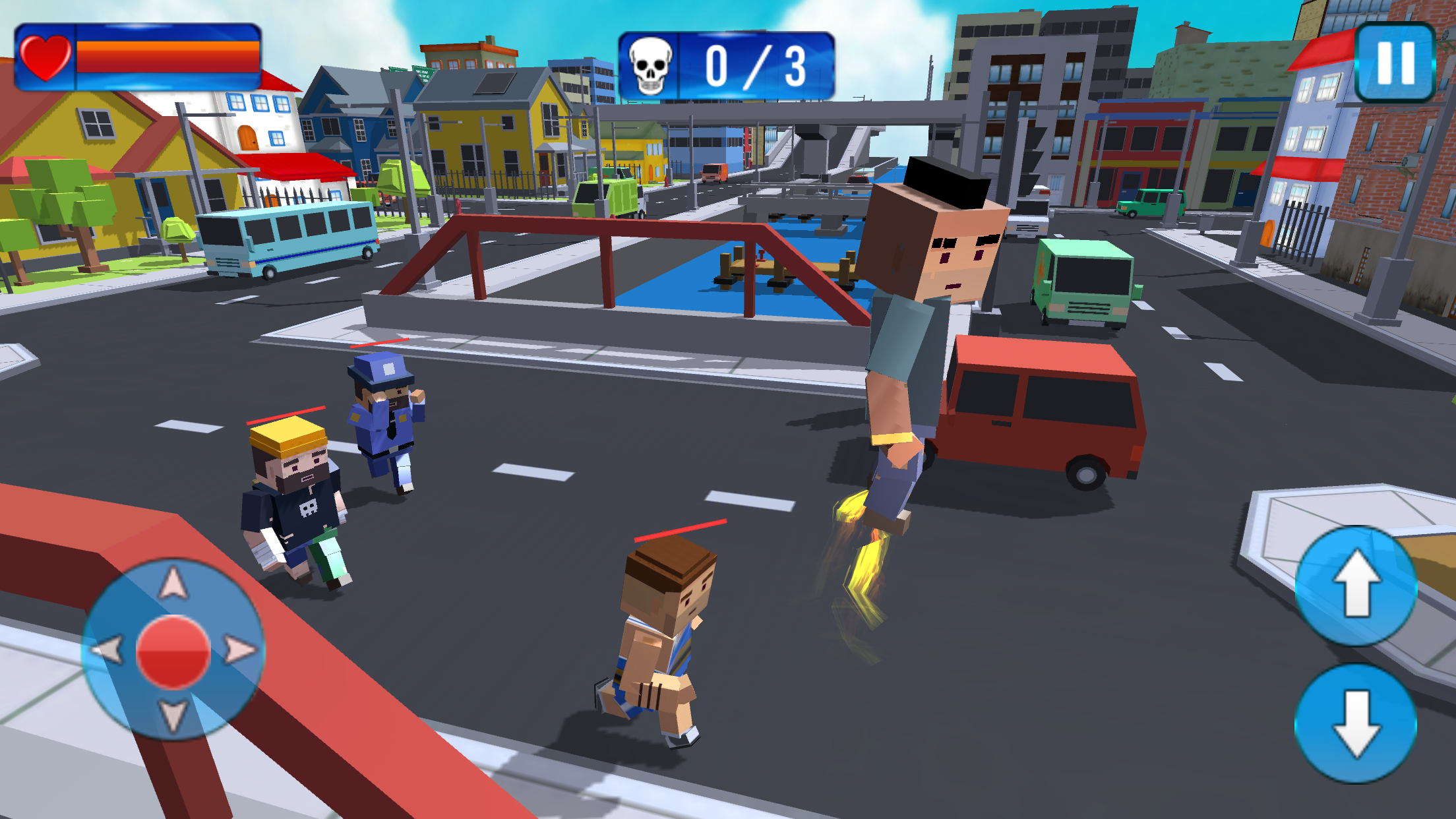
Task: Tap the joystick's down arrow
Action: [173, 715]
